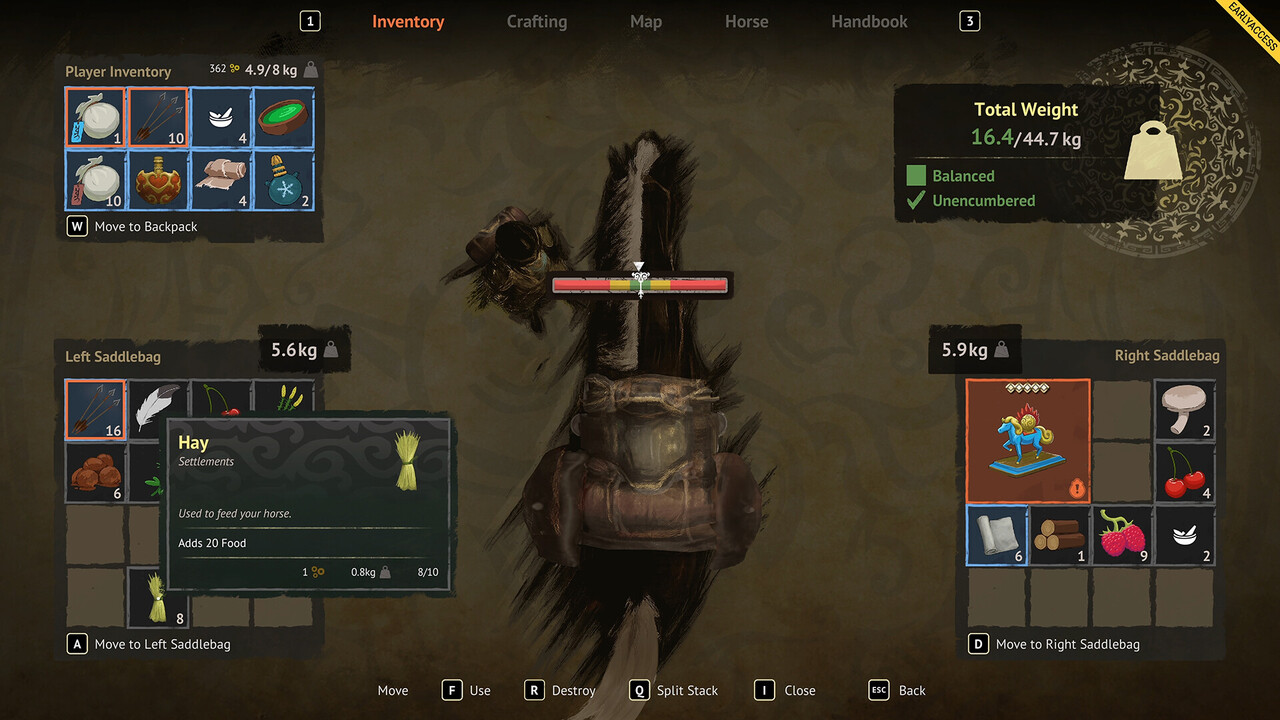Screen dimensions: 1280x720
Task: Open the Map tab
Action: click(x=645, y=21)
